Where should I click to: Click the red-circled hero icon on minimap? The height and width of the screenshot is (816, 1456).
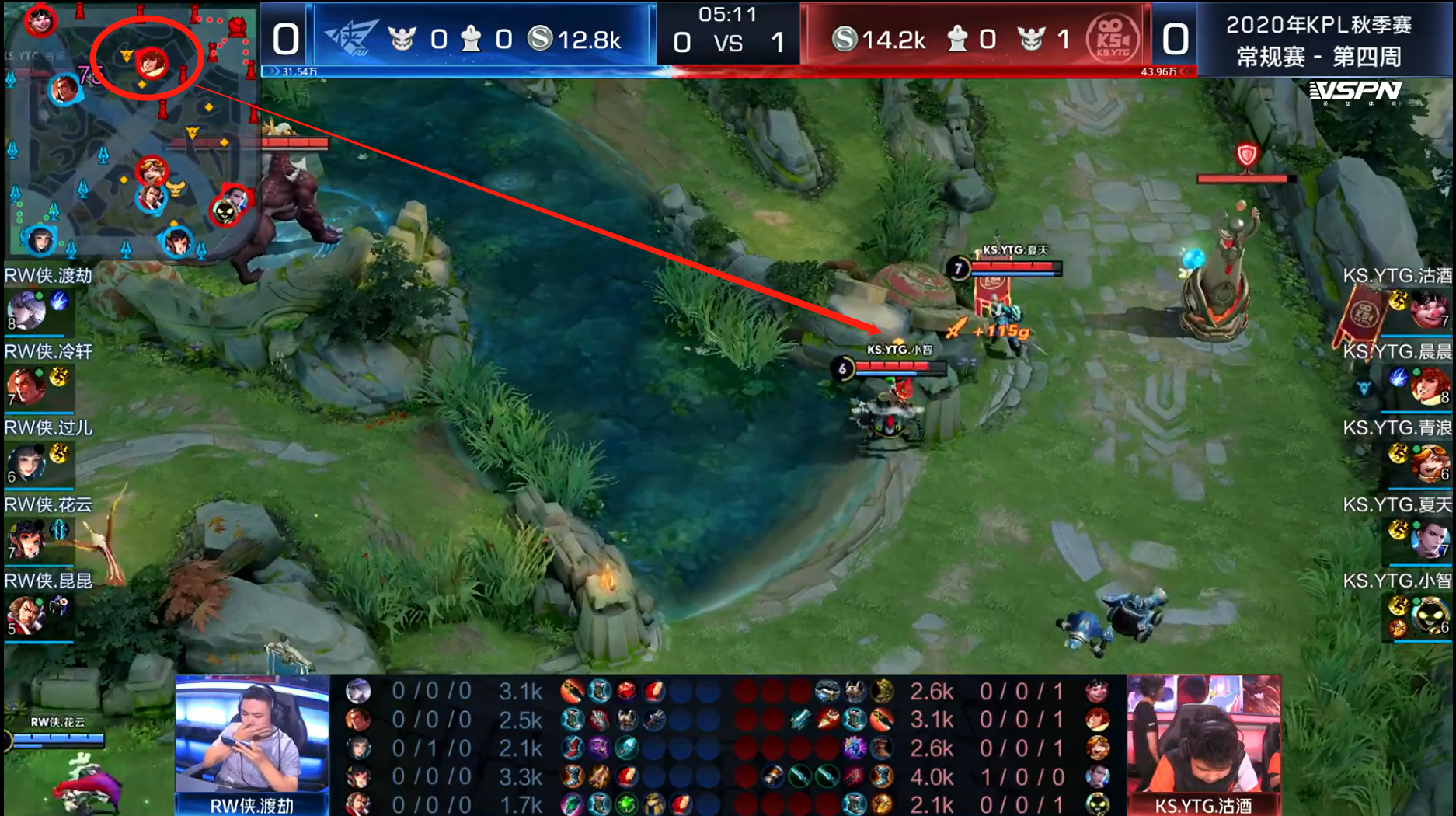151,62
